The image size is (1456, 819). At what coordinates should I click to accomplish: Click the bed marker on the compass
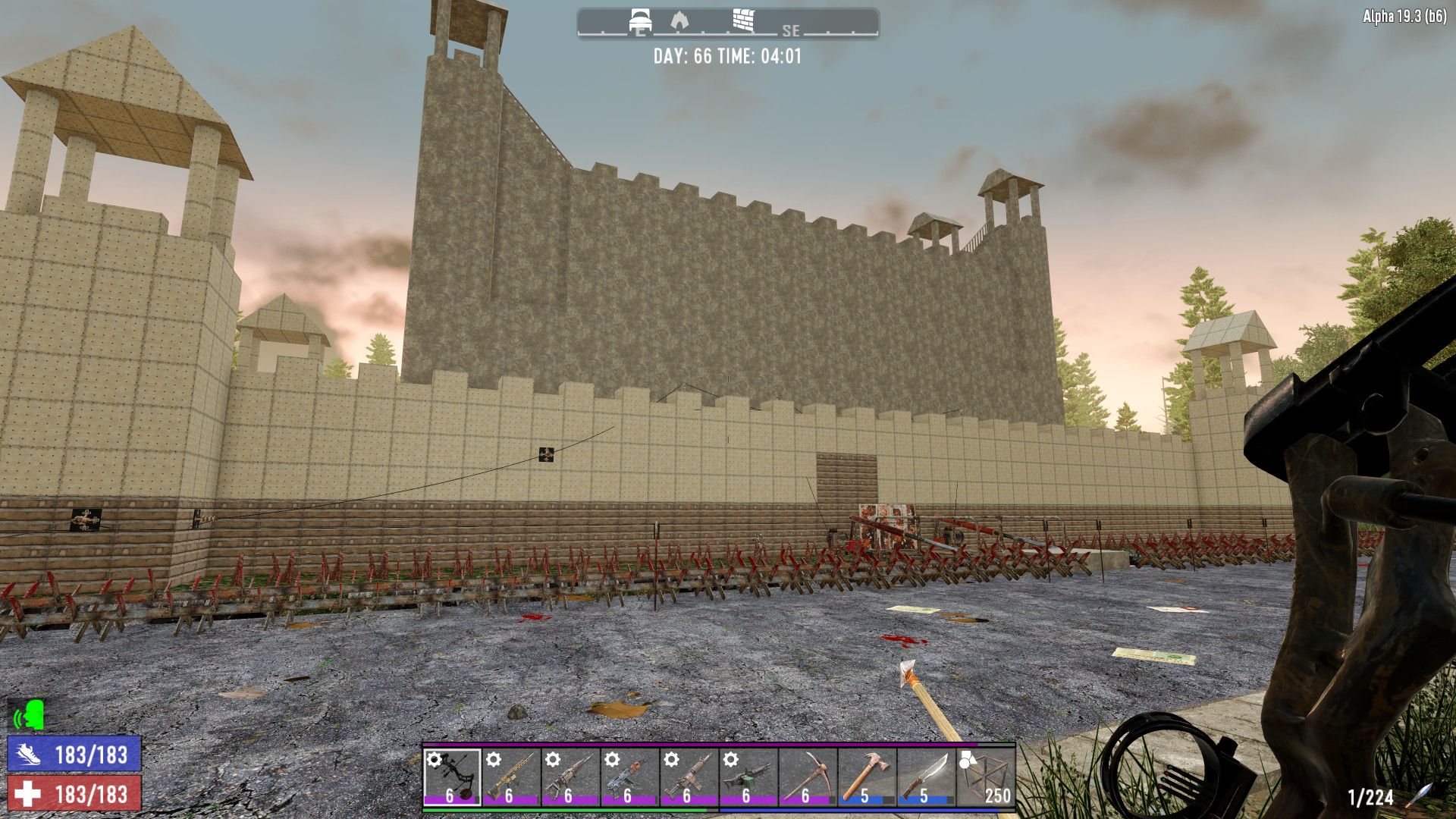[x=641, y=18]
